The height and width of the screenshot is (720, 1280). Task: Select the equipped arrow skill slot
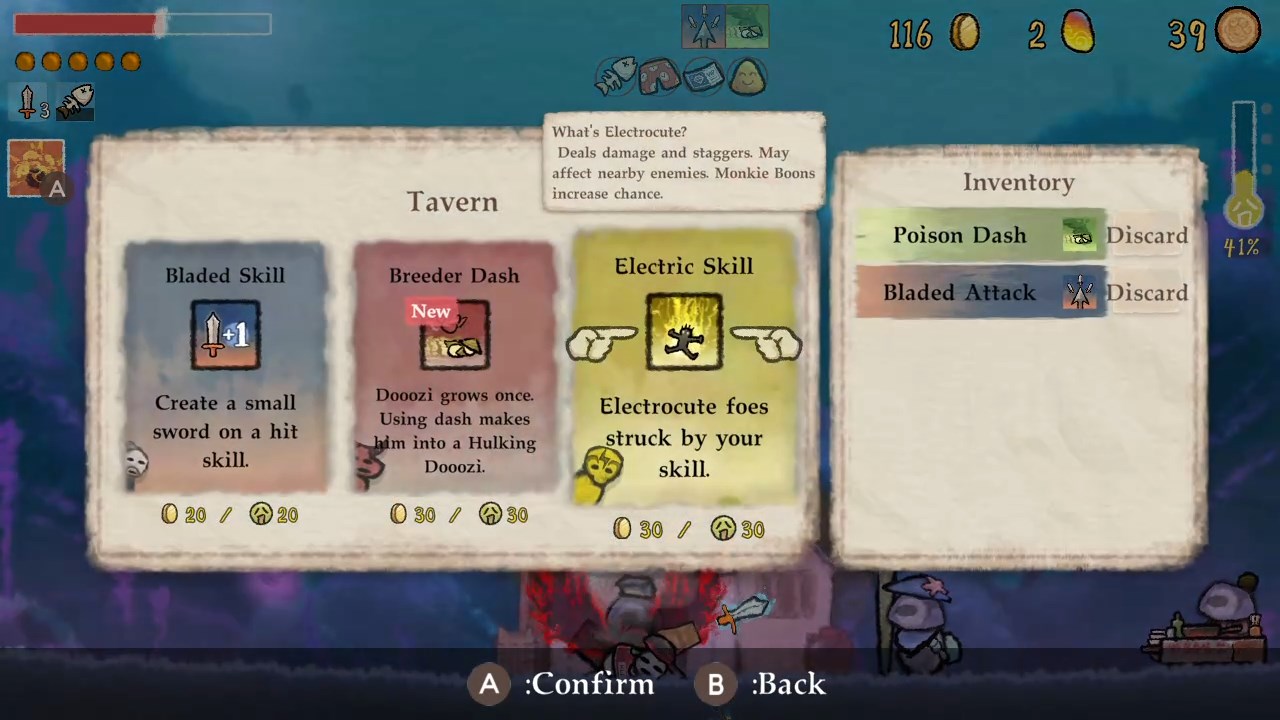tap(703, 27)
